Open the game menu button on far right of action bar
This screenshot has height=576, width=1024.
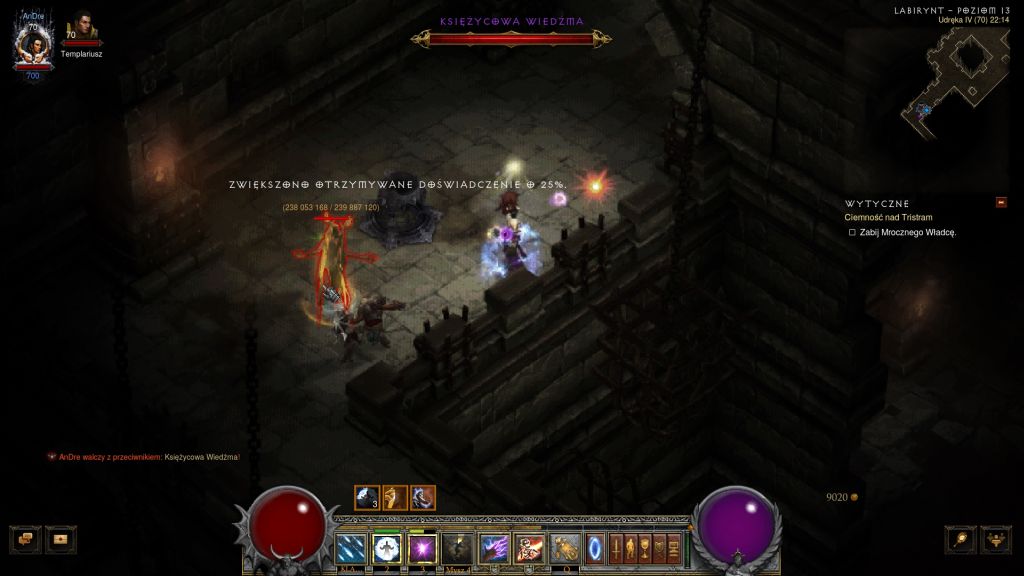pyautogui.click(x=674, y=548)
